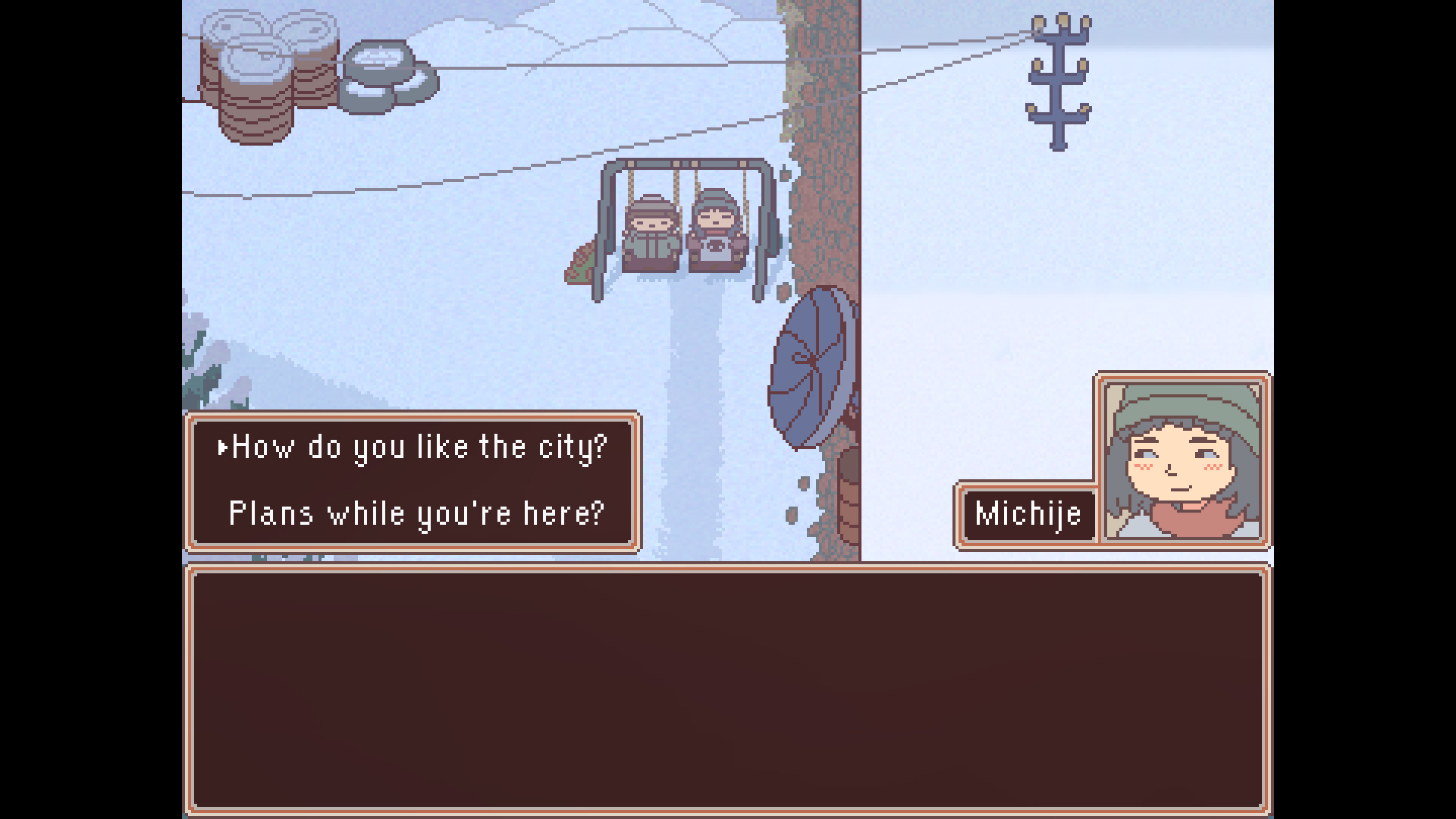Click the character on the left swing

[649, 235]
